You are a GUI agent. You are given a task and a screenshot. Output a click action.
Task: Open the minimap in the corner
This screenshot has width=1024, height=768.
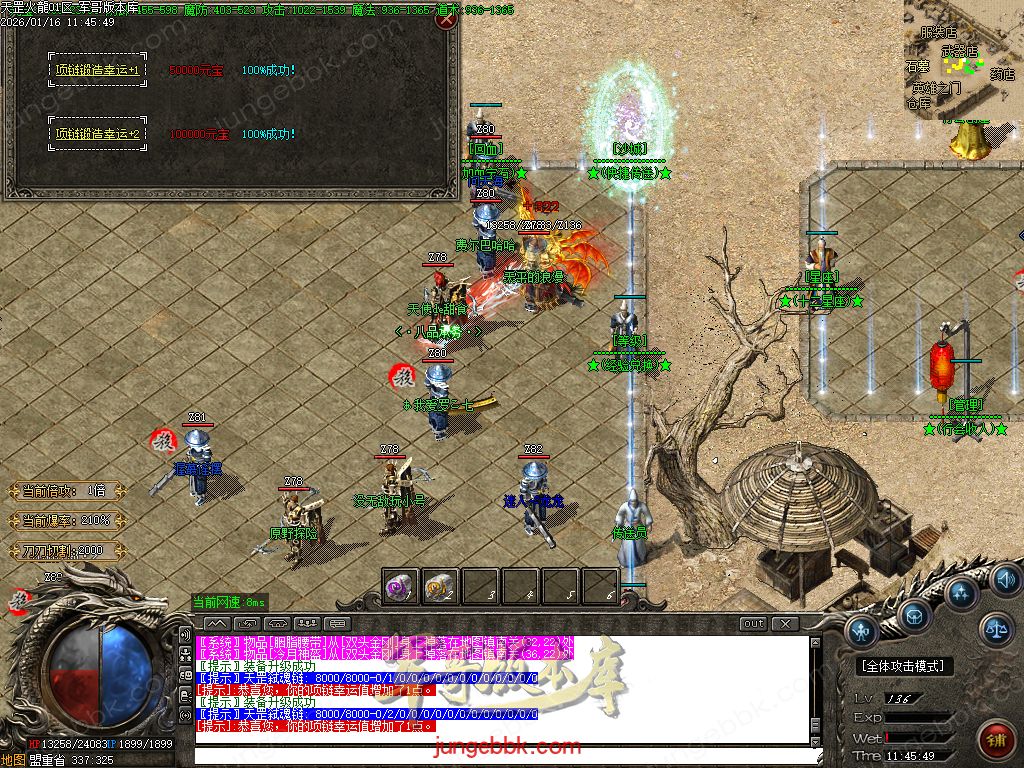962,60
